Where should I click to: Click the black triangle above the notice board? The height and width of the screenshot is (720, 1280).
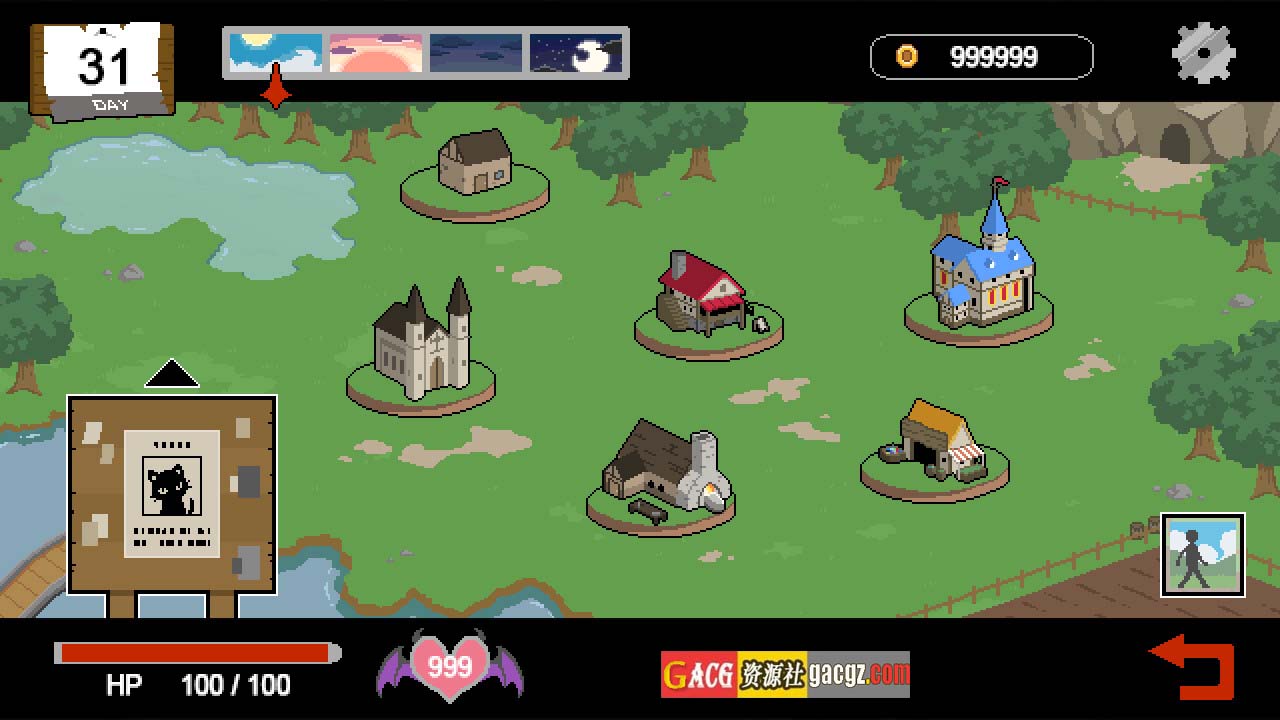coord(172,374)
